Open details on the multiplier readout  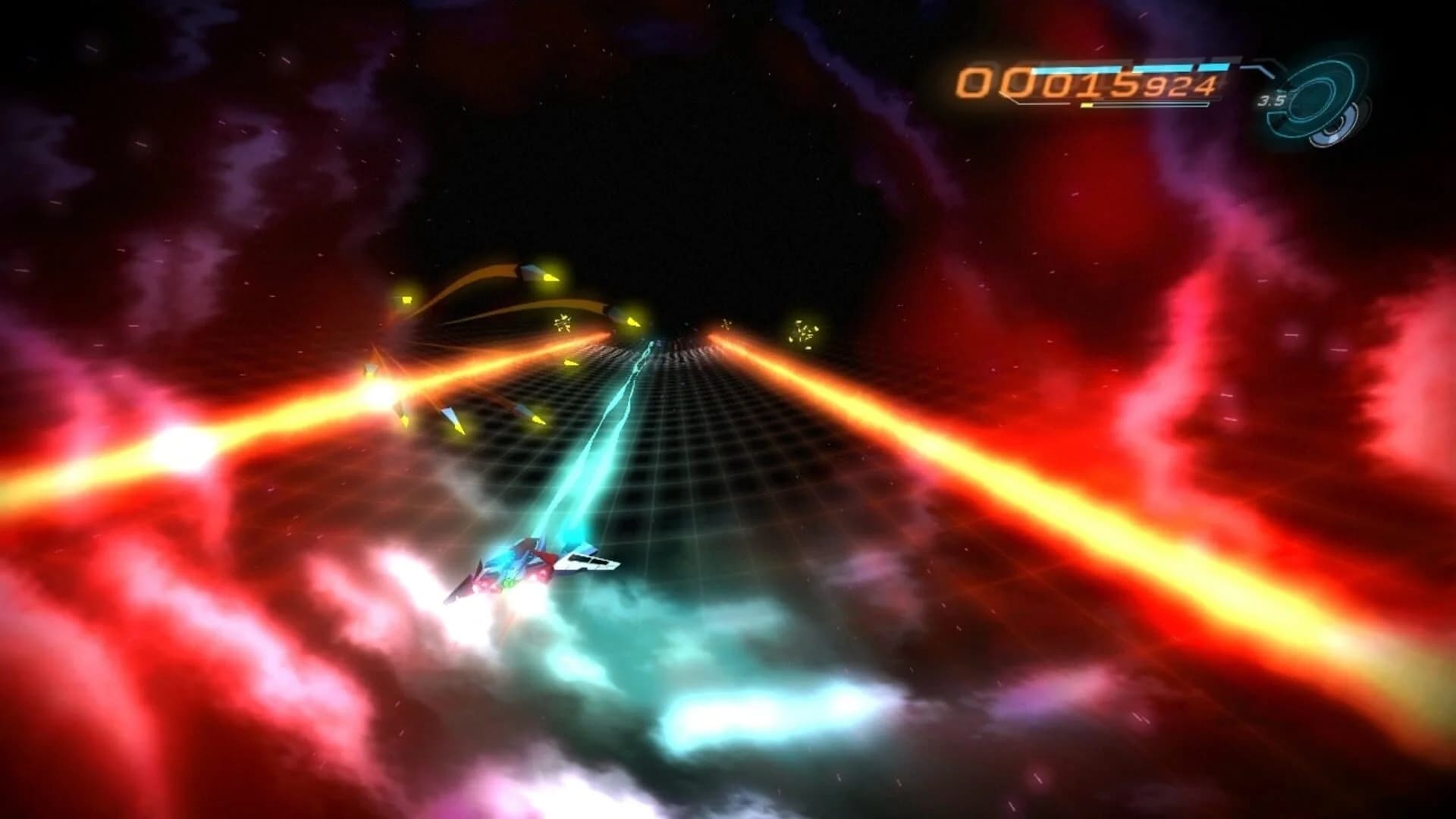click(1272, 101)
